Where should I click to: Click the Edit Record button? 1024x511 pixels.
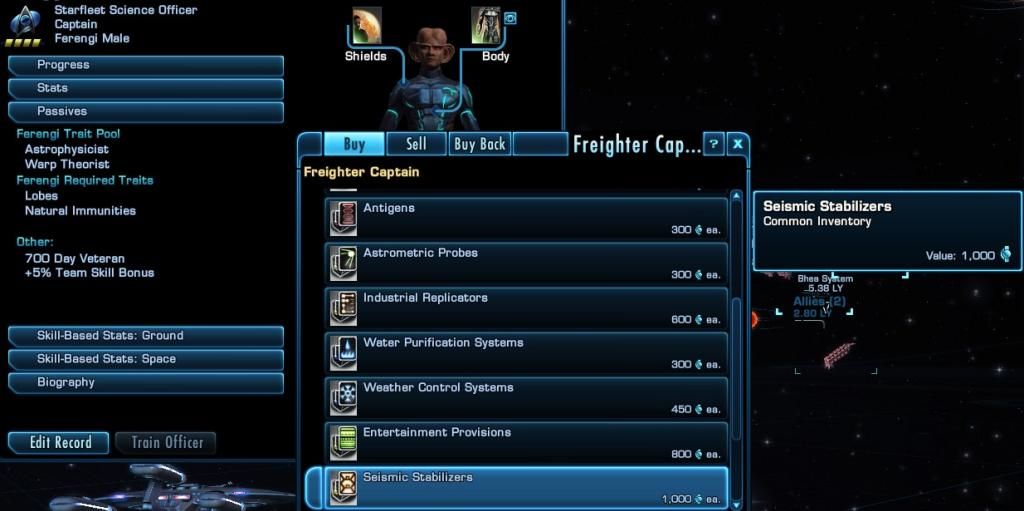(x=59, y=443)
